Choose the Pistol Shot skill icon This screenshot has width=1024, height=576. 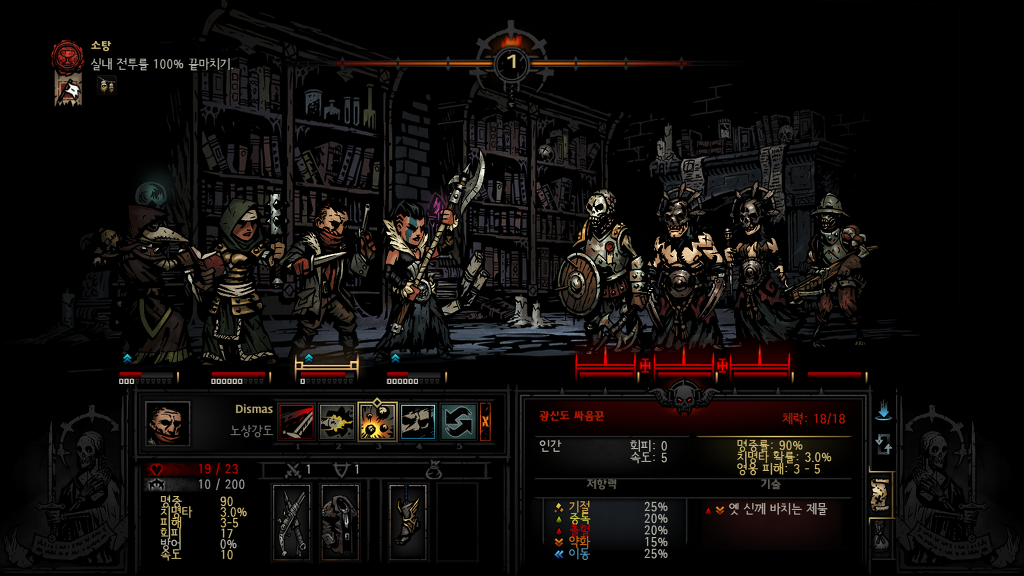(337, 422)
